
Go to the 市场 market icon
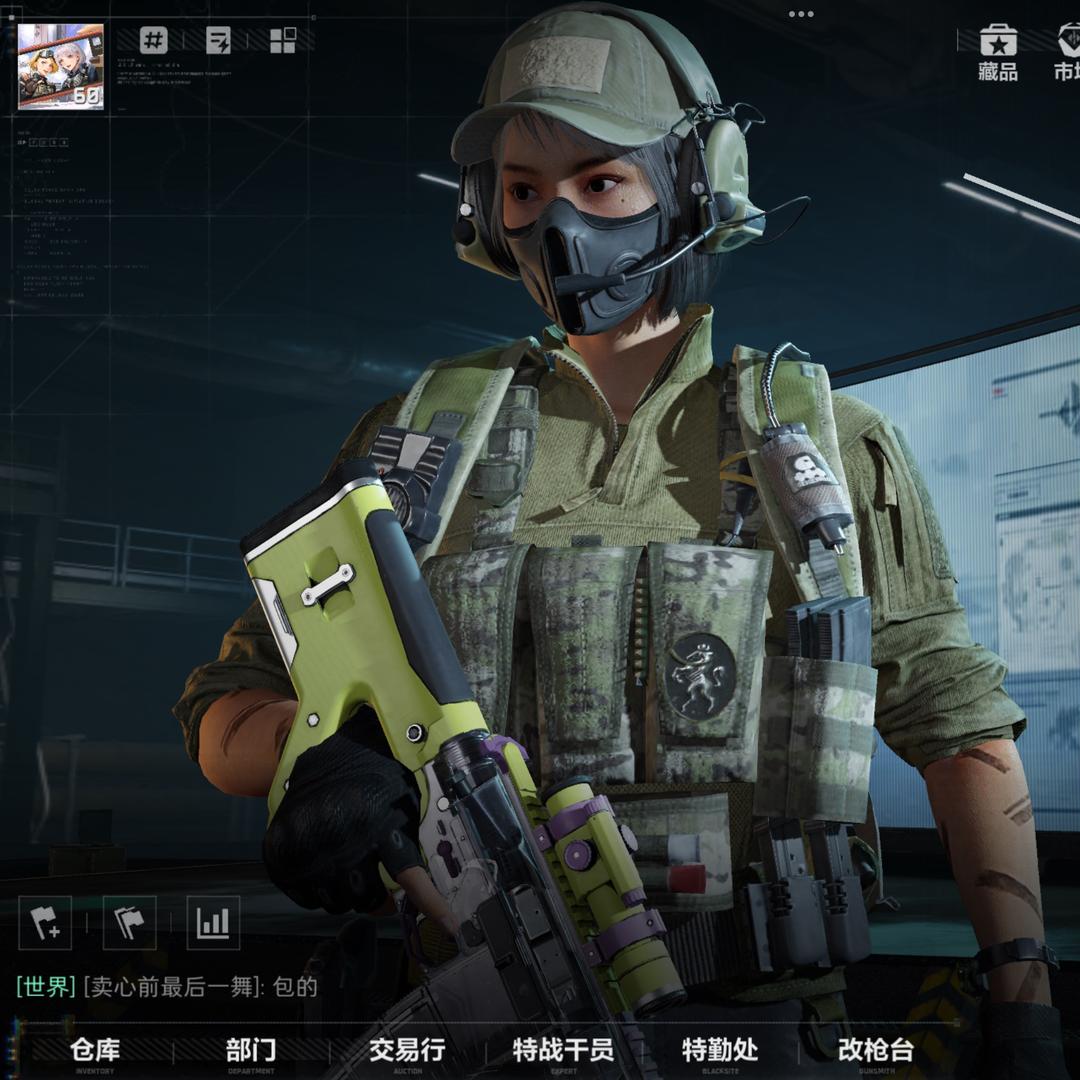click(1066, 54)
